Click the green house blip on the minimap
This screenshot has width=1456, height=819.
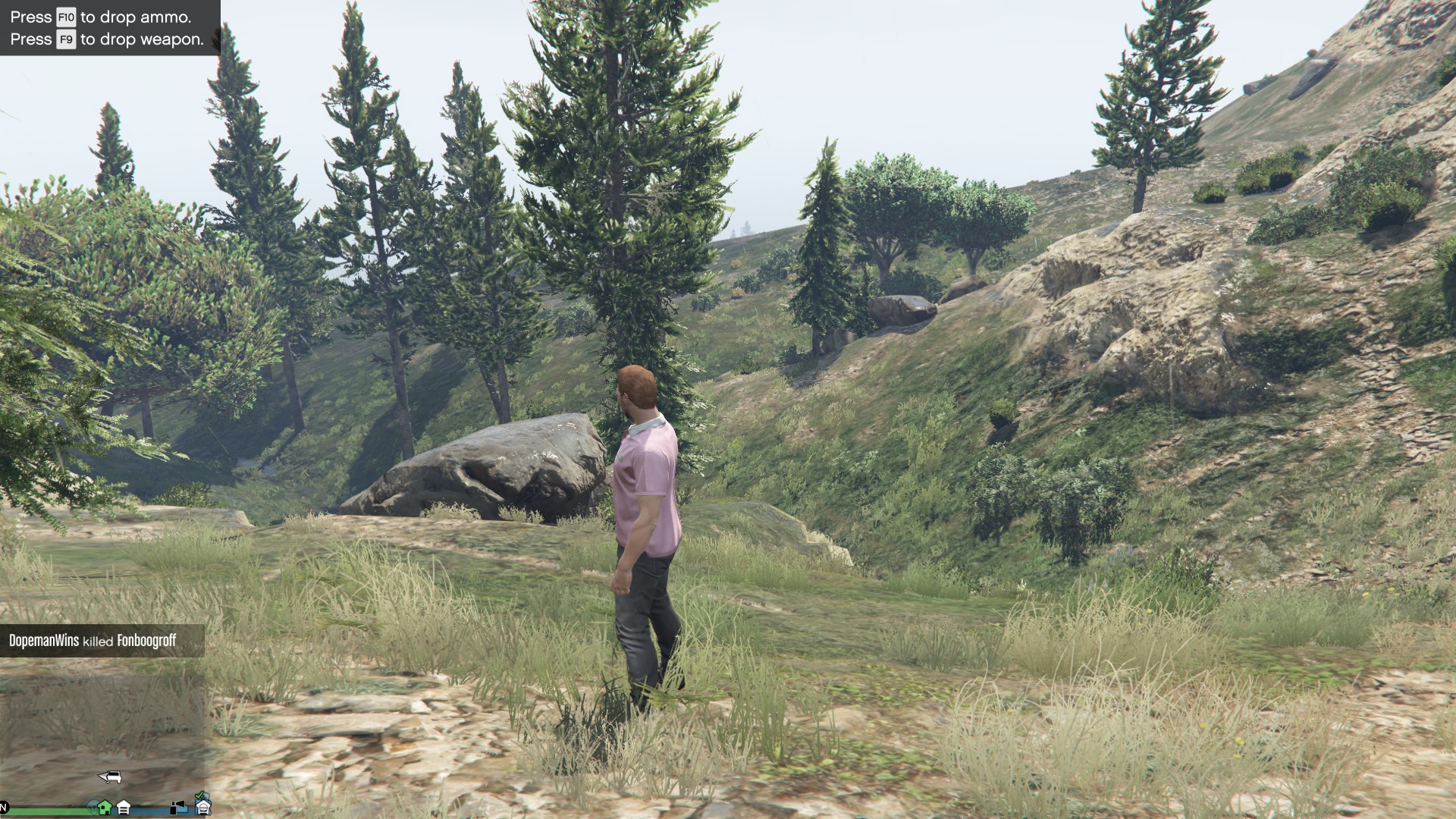(105, 807)
